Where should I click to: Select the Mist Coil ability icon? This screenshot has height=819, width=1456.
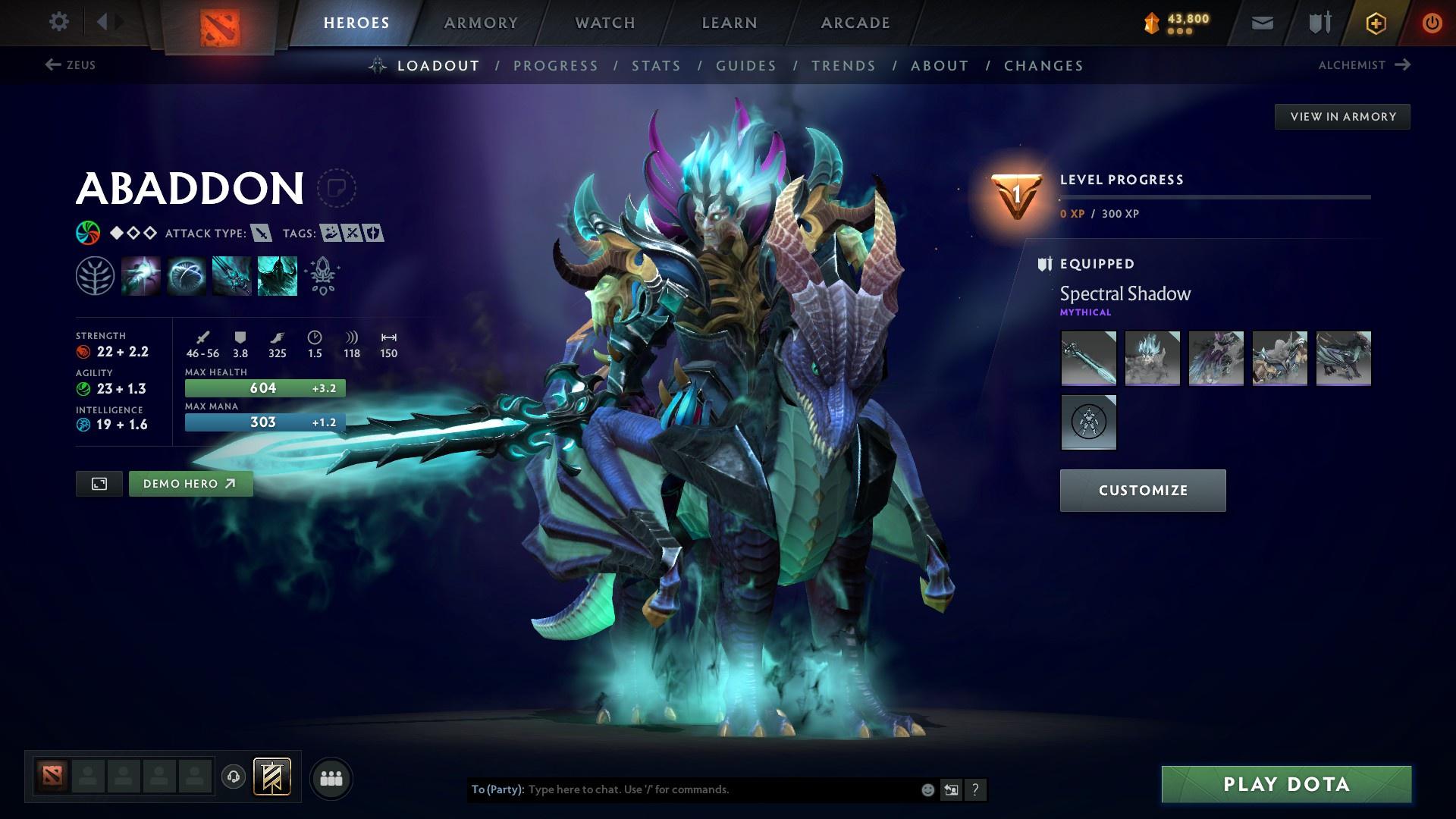pyautogui.click(x=141, y=275)
